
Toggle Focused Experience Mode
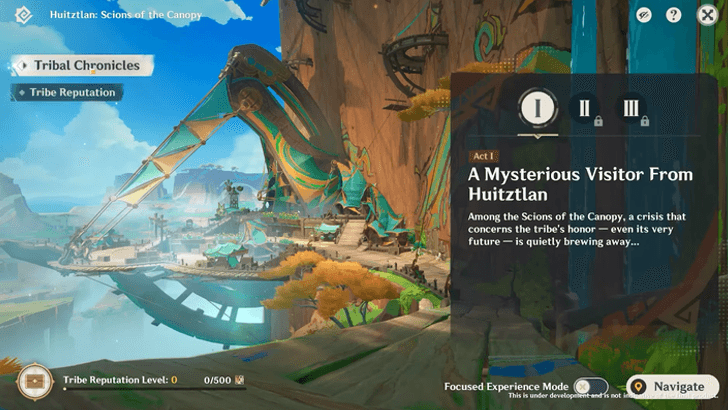click(x=590, y=387)
